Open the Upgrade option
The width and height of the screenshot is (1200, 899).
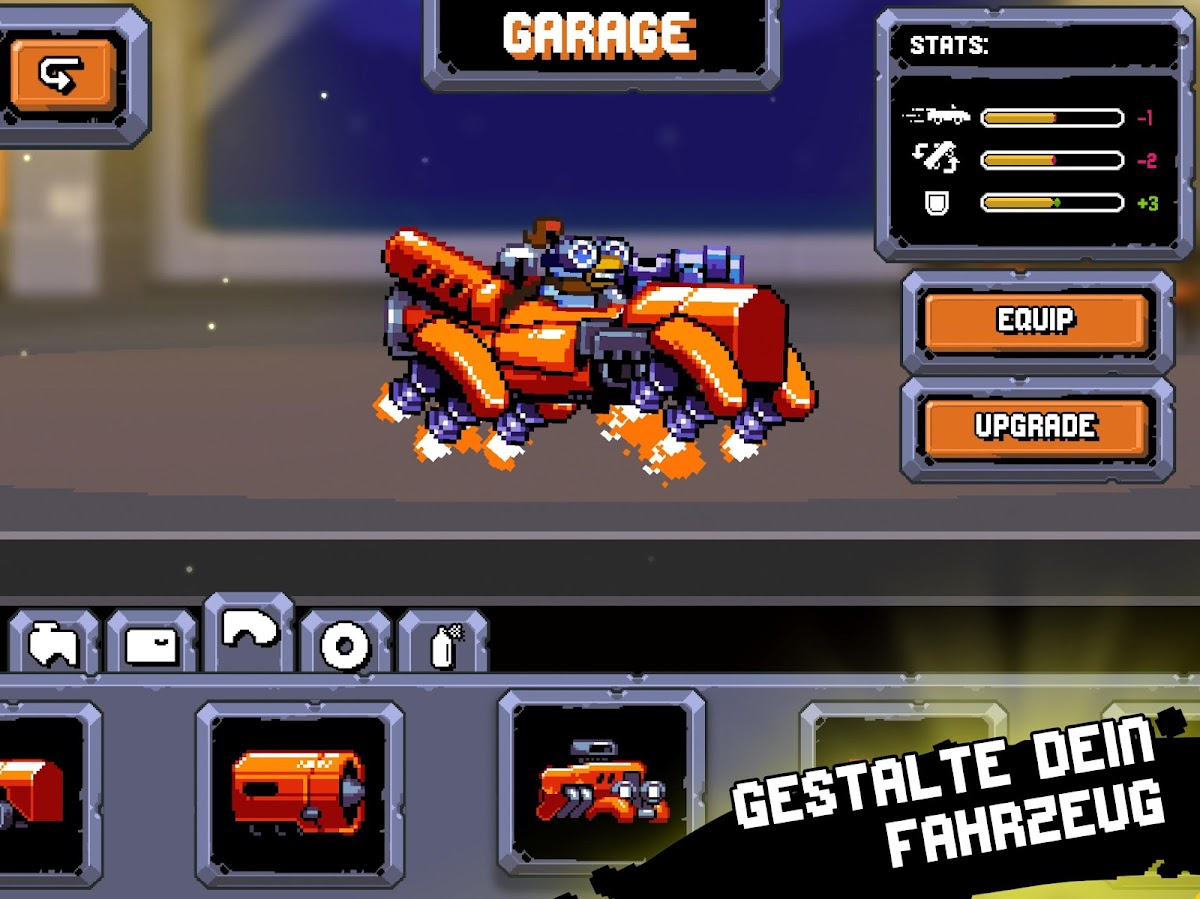point(1035,427)
